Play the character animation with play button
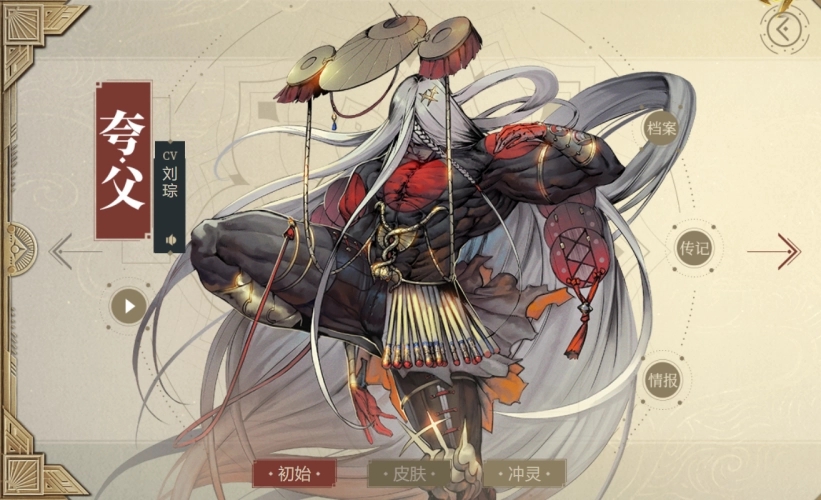The image size is (821, 500). [129, 304]
